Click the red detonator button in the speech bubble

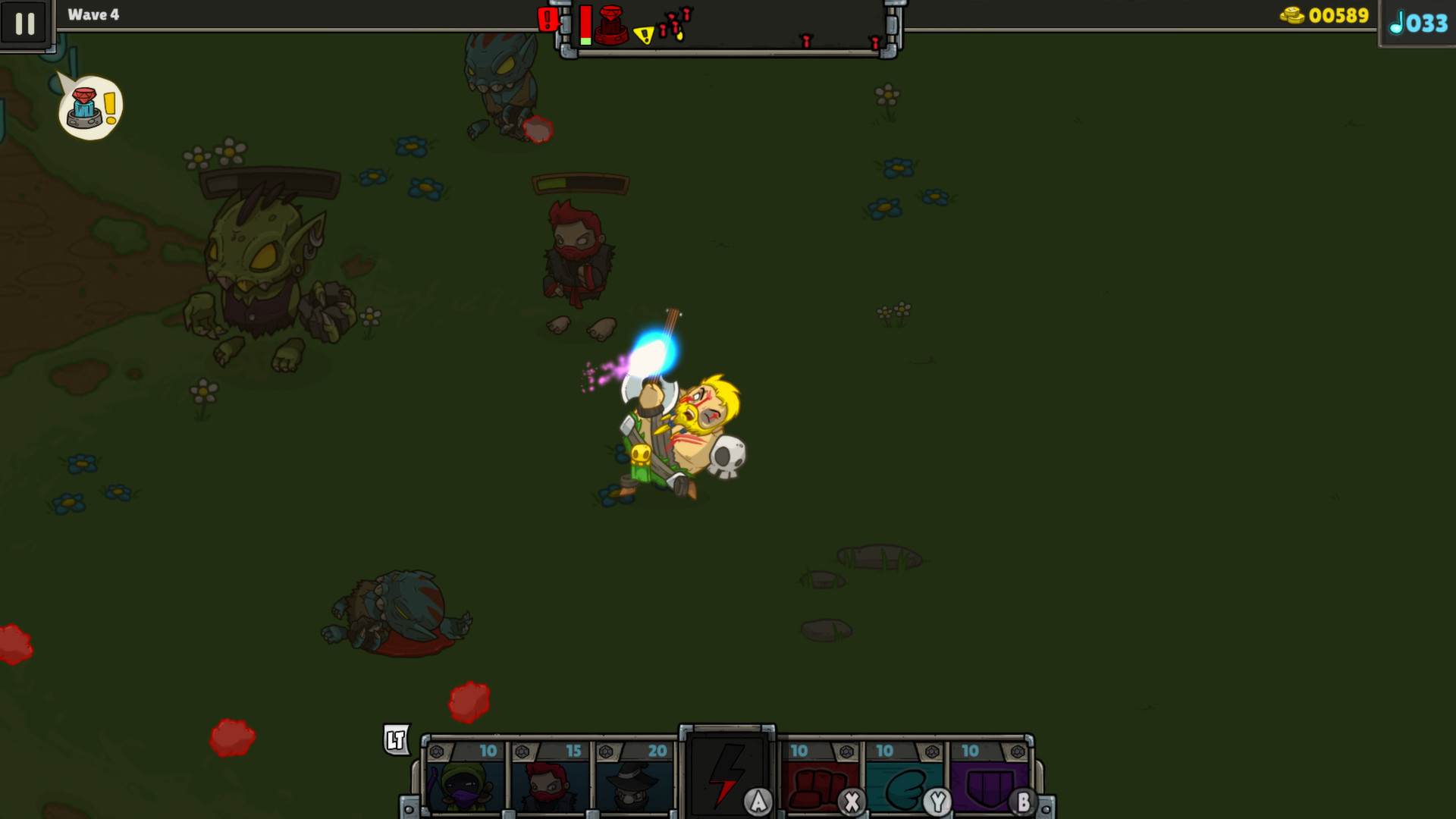[x=85, y=106]
